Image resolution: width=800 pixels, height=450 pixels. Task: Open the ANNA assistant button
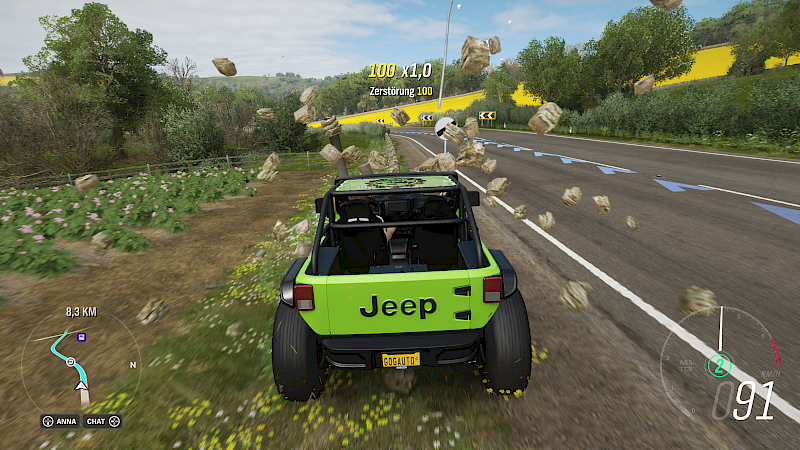point(60,421)
